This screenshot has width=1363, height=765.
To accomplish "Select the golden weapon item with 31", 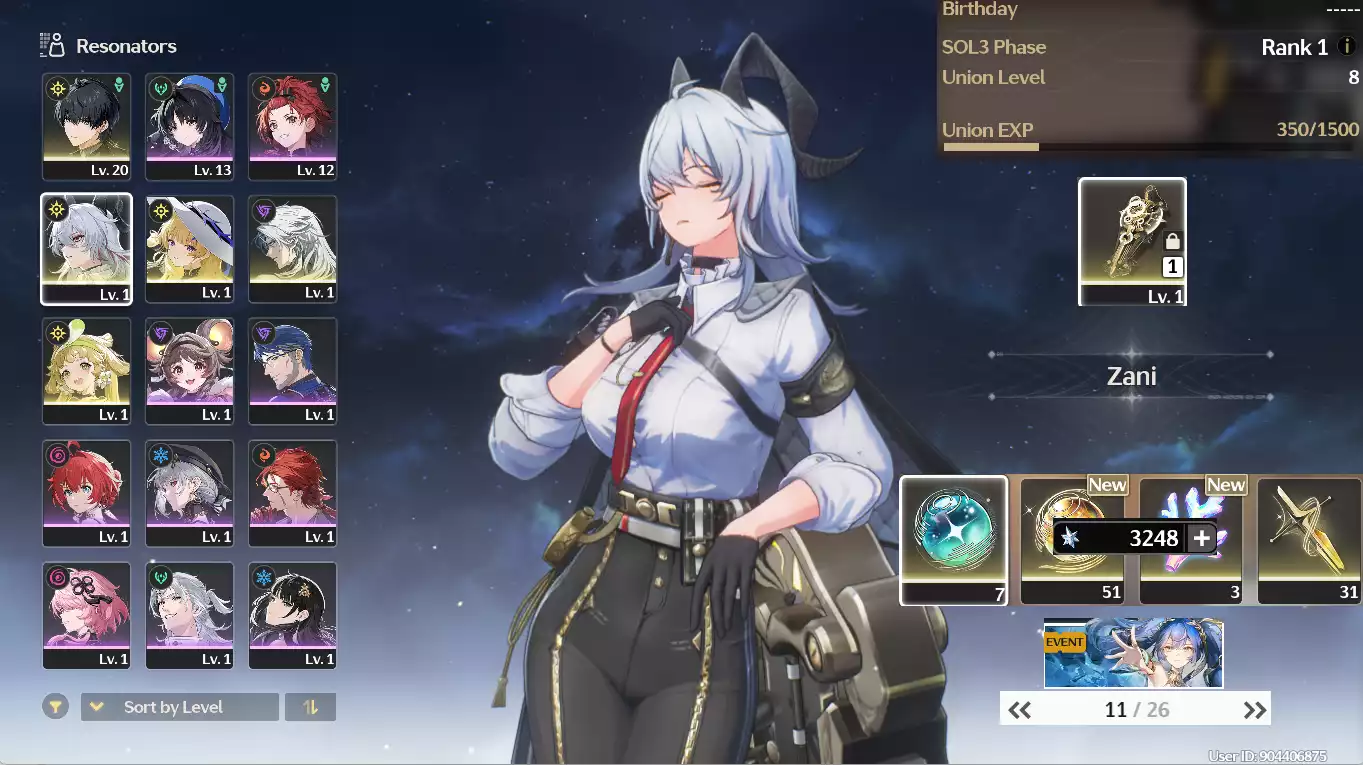I will [x=1309, y=540].
